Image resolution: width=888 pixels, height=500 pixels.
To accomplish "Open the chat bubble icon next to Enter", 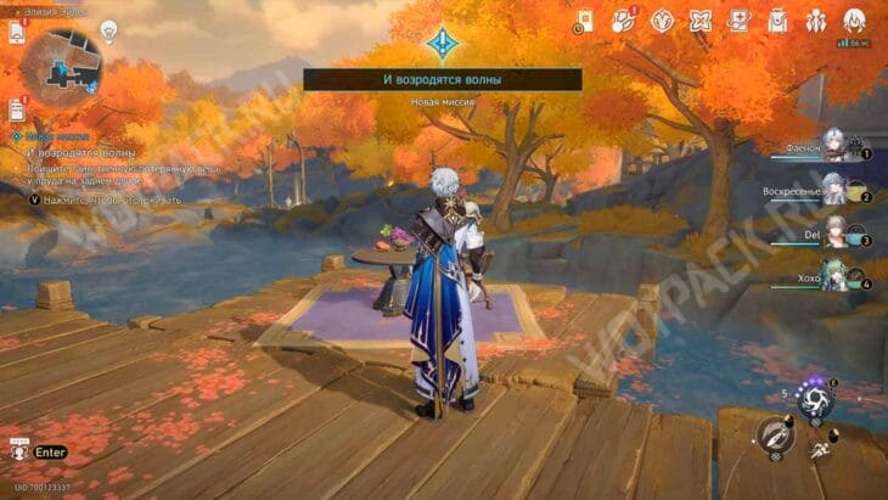I will point(17,451).
